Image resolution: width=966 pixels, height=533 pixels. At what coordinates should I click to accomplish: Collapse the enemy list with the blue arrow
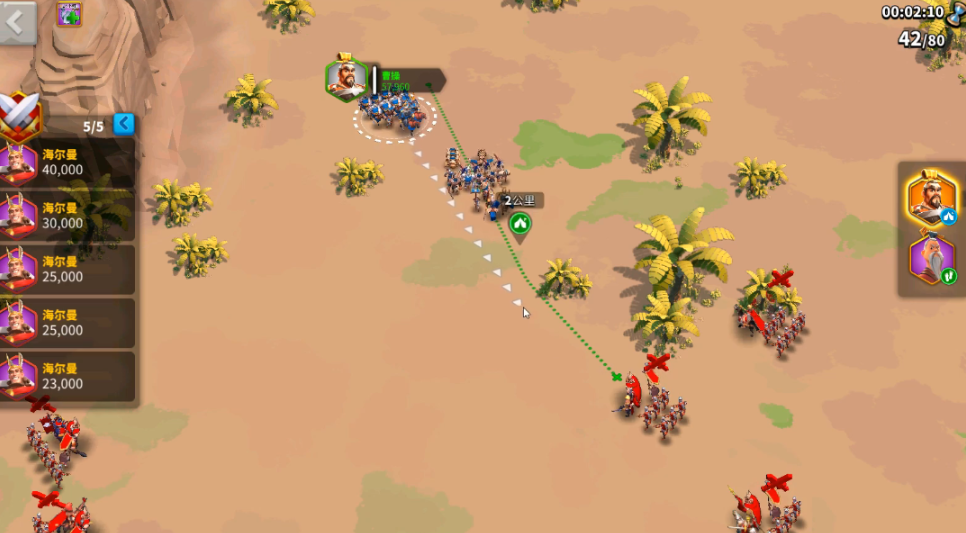click(124, 124)
